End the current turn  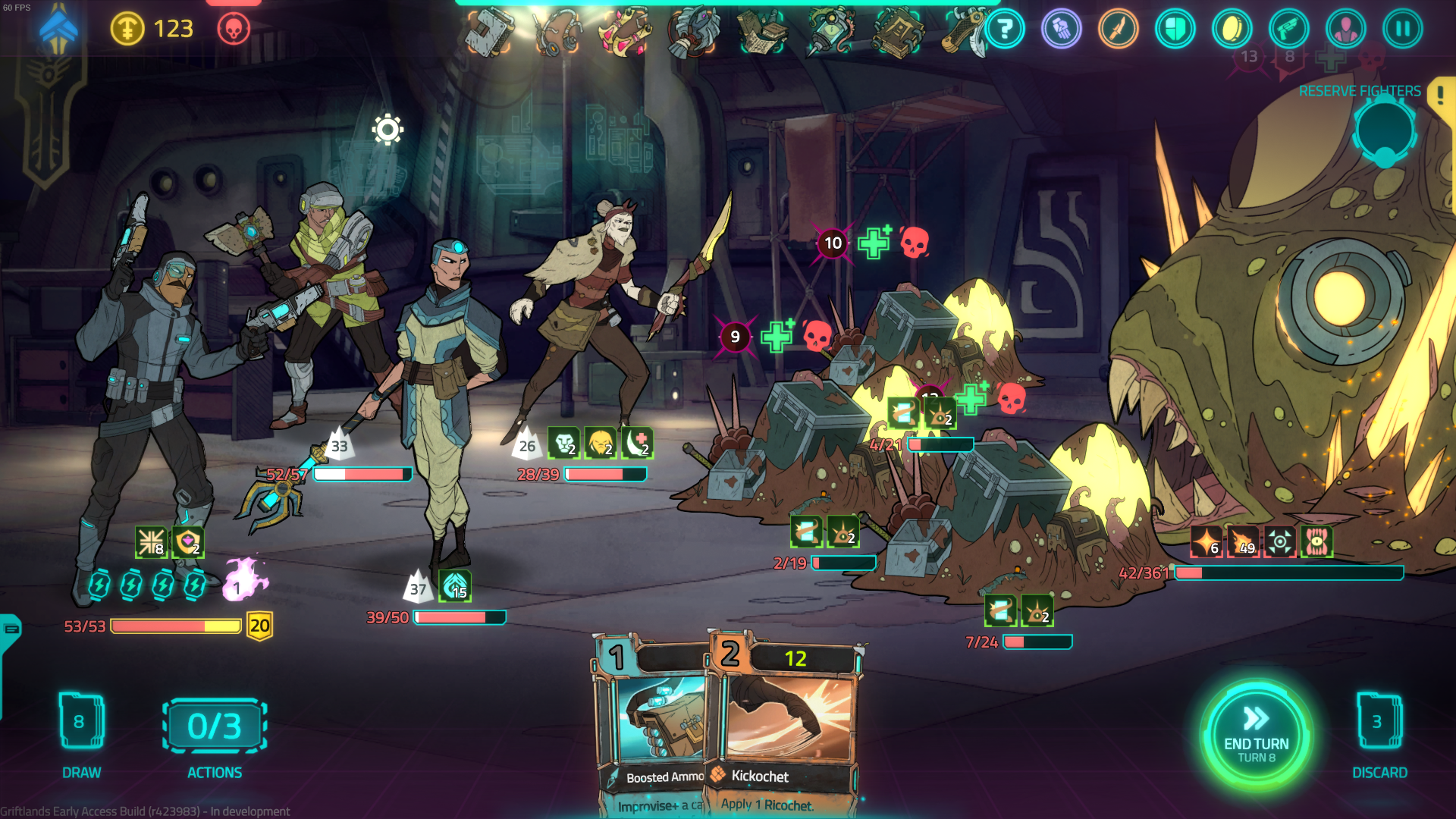pyautogui.click(x=1256, y=735)
